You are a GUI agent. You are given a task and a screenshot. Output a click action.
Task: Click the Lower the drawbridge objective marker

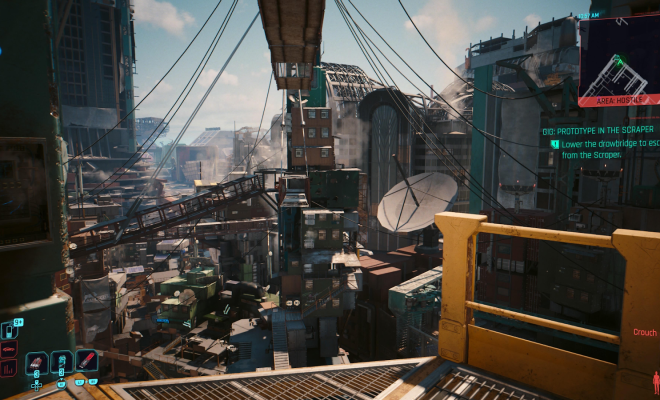554,144
